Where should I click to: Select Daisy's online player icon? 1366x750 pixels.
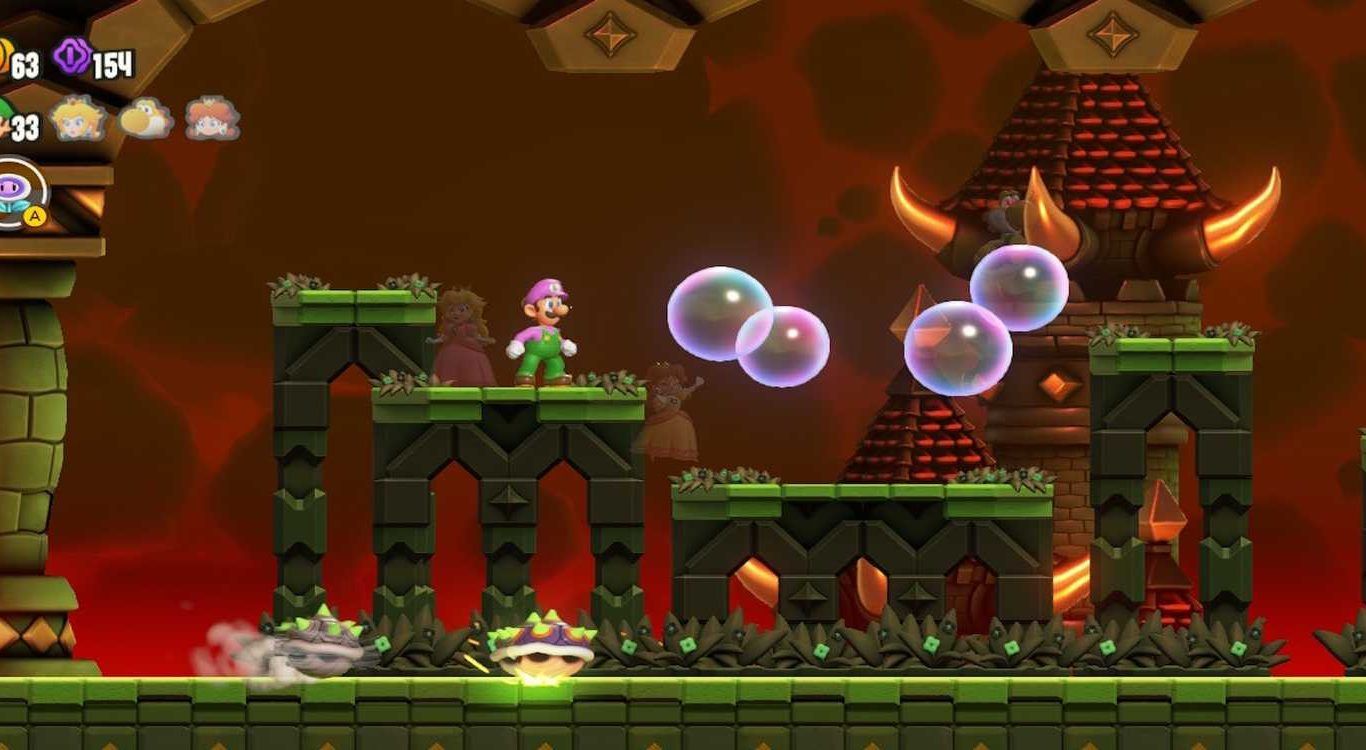pos(211,119)
